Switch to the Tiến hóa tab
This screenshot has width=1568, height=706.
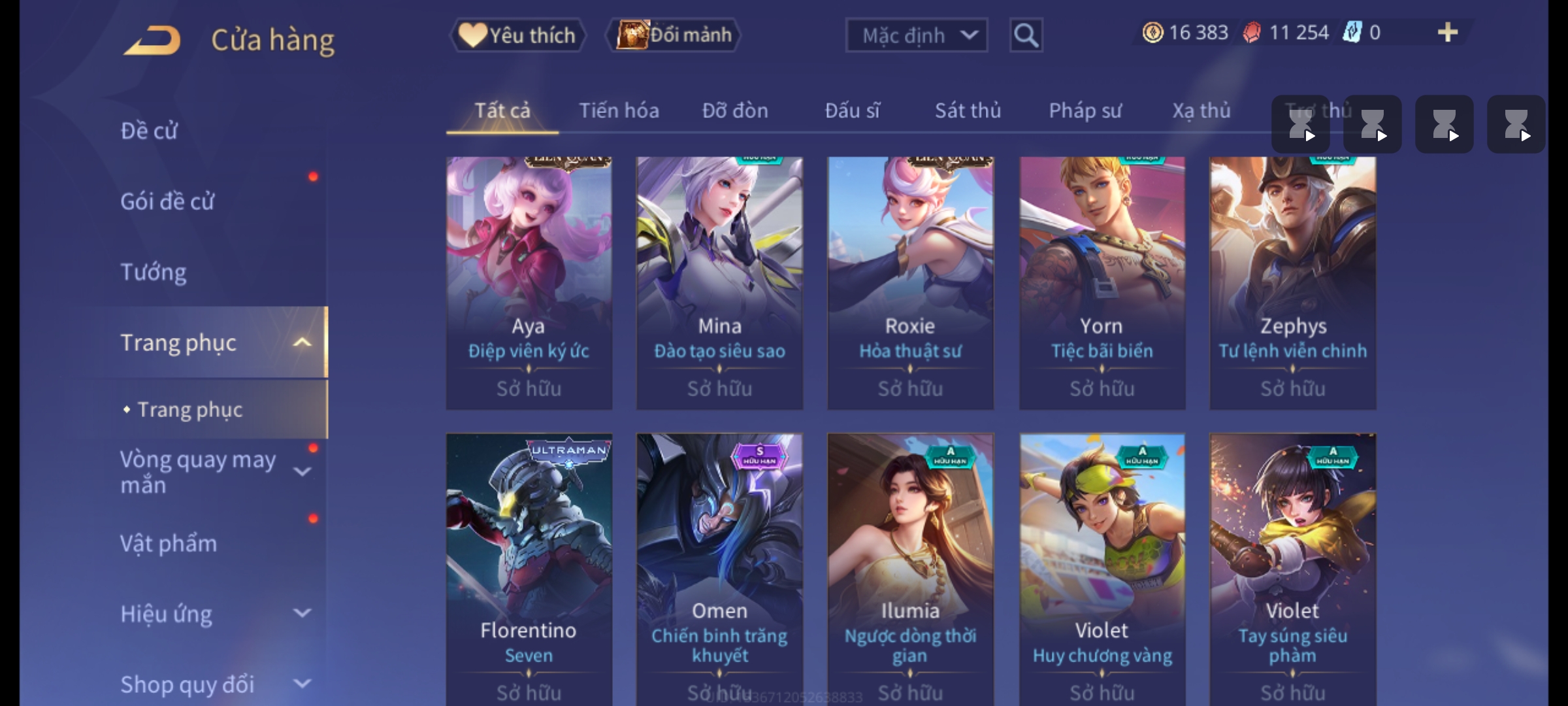(619, 111)
